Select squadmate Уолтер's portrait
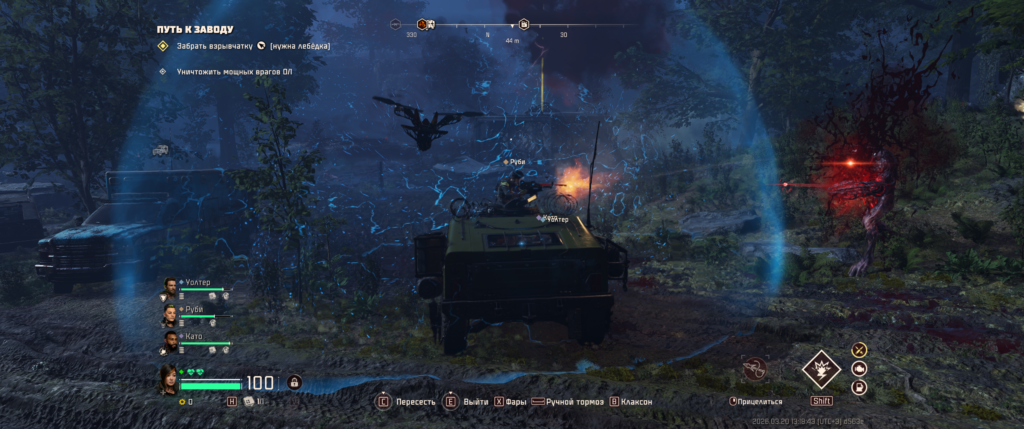This screenshot has width=1024, height=429. click(169, 289)
